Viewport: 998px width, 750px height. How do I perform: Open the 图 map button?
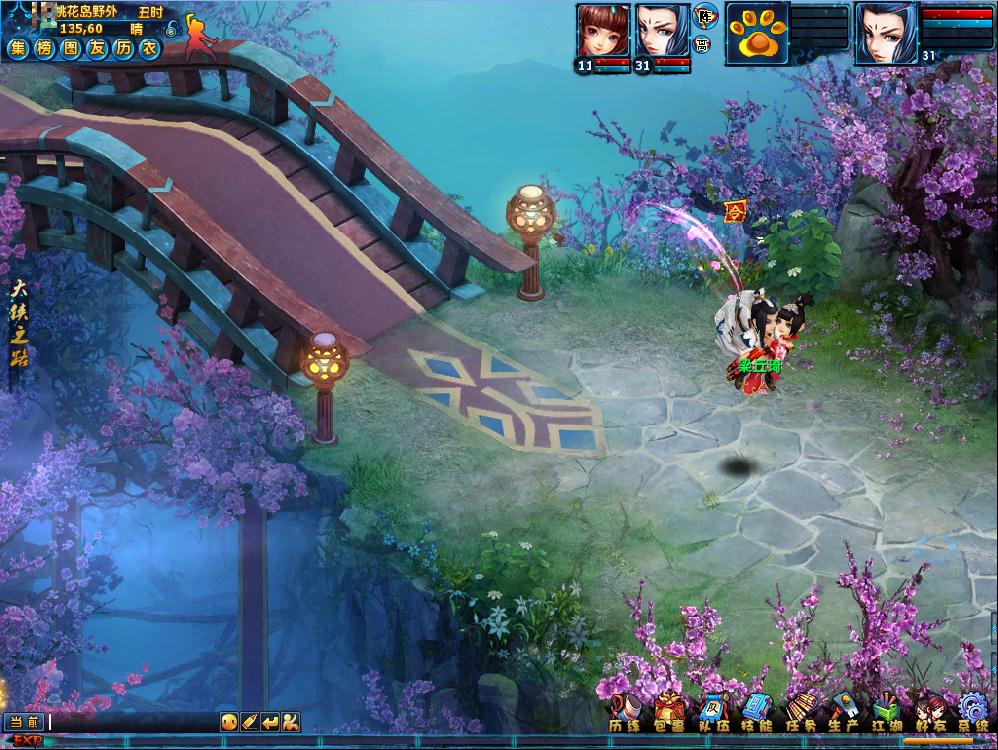click(x=70, y=49)
